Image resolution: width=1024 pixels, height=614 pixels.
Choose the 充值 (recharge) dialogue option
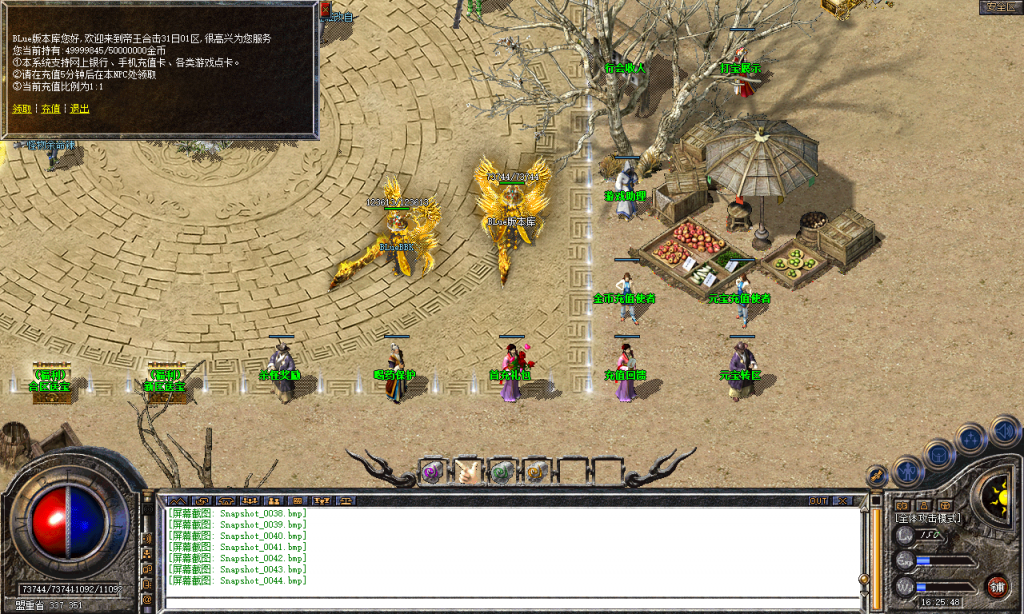50,108
